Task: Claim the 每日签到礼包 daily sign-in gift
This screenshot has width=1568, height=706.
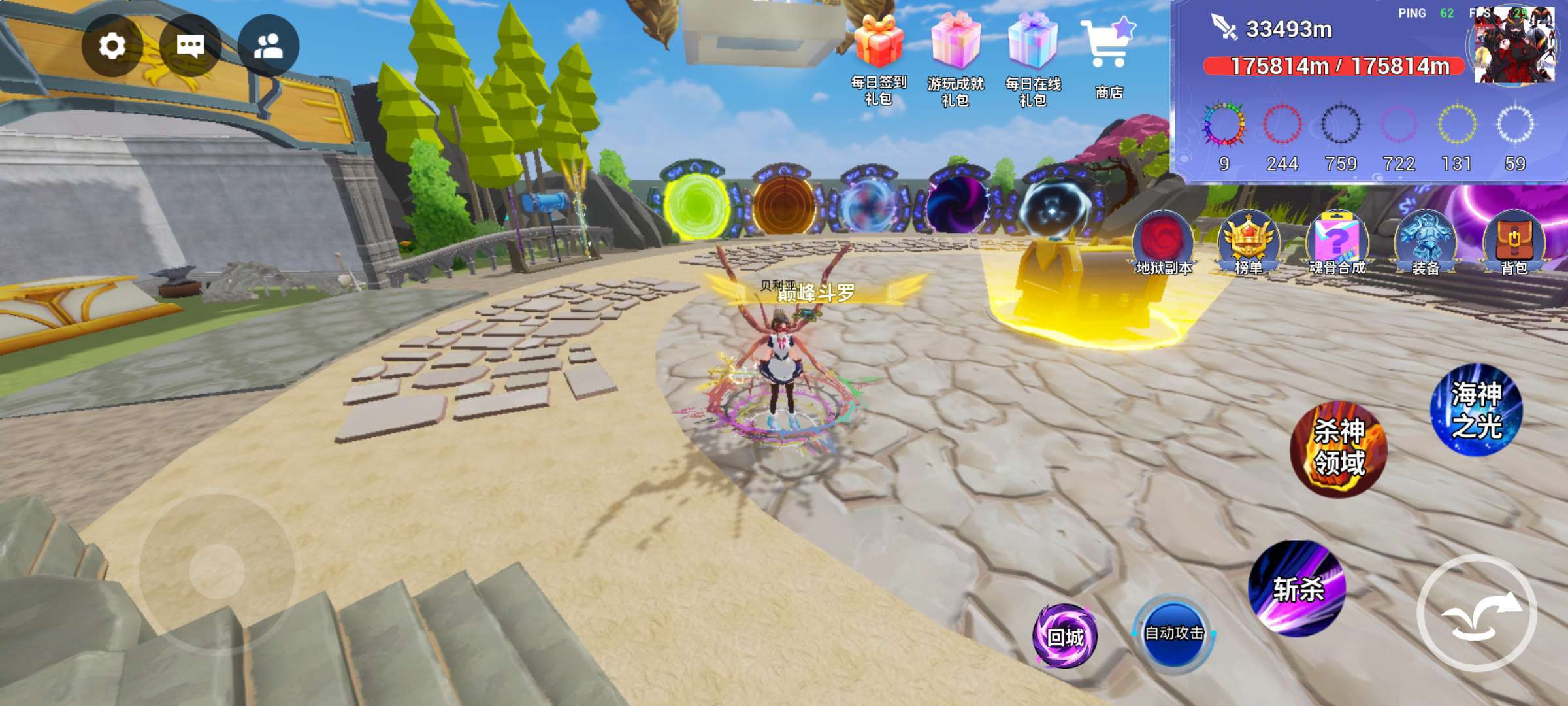Action: point(879,59)
